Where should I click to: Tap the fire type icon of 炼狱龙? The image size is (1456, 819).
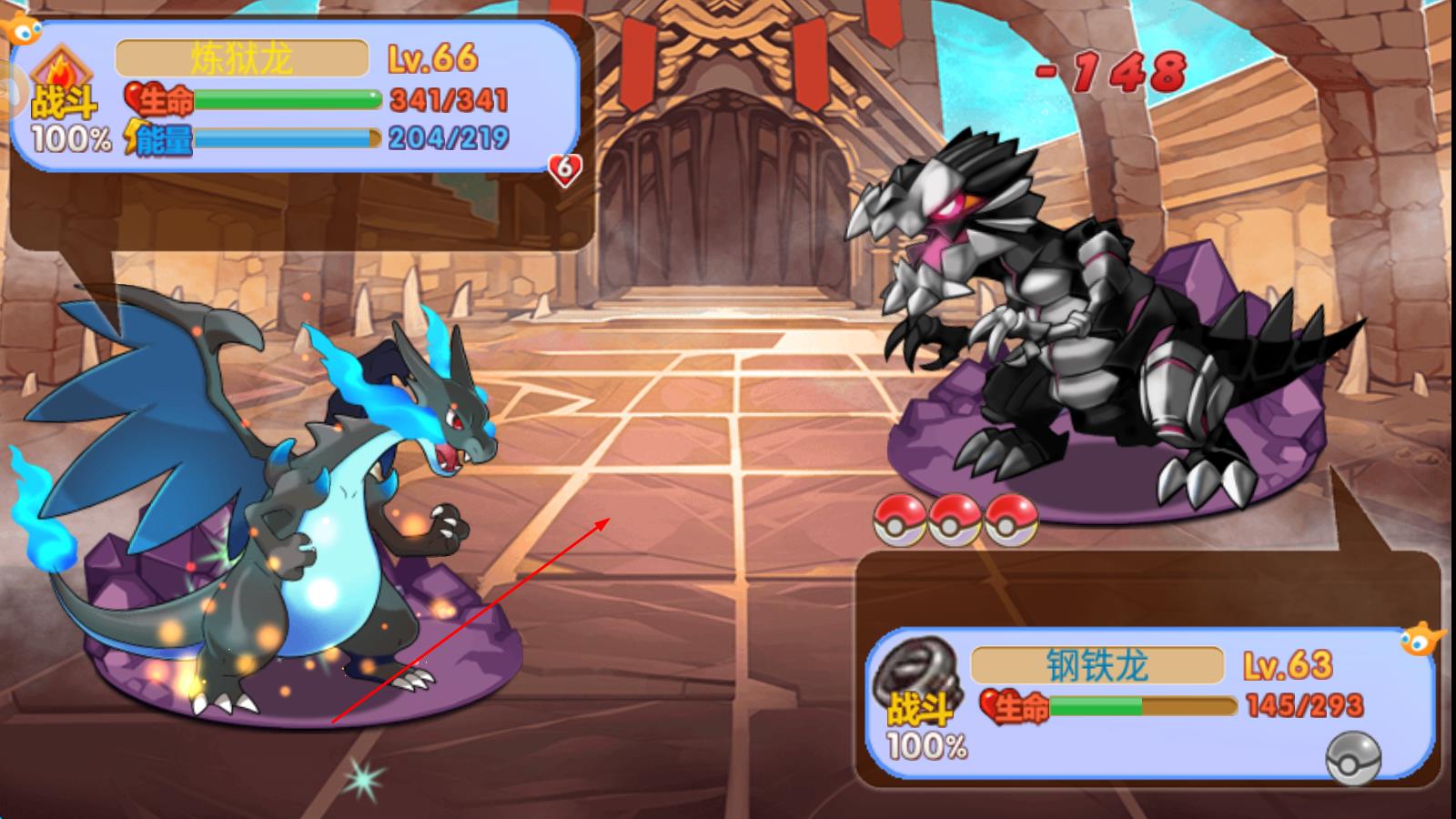[x=61, y=68]
